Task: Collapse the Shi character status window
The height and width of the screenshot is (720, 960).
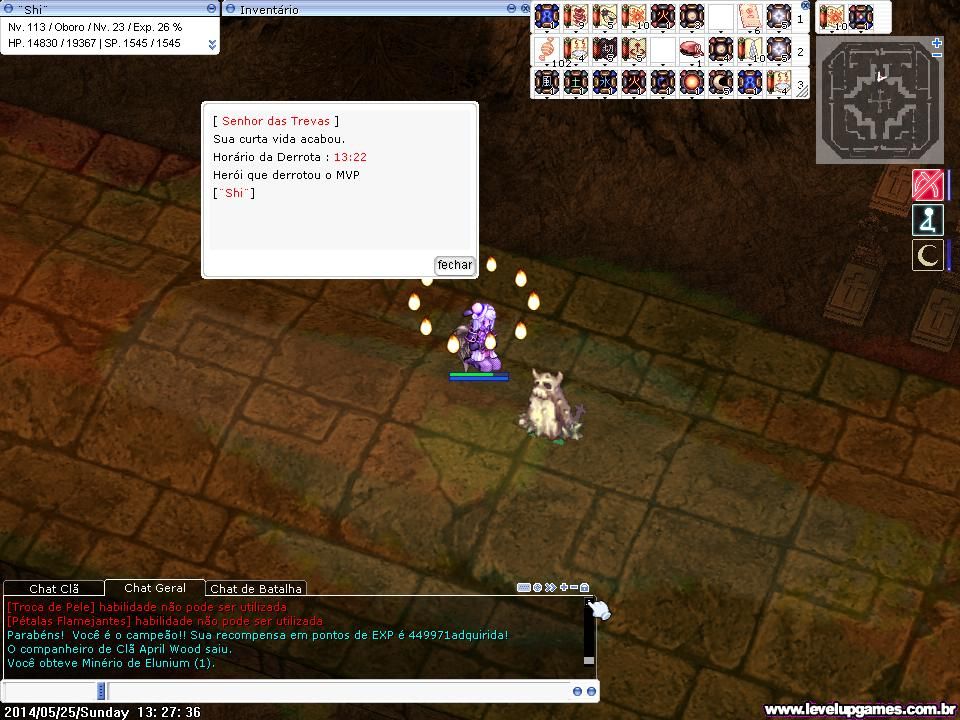Action: [212, 8]
